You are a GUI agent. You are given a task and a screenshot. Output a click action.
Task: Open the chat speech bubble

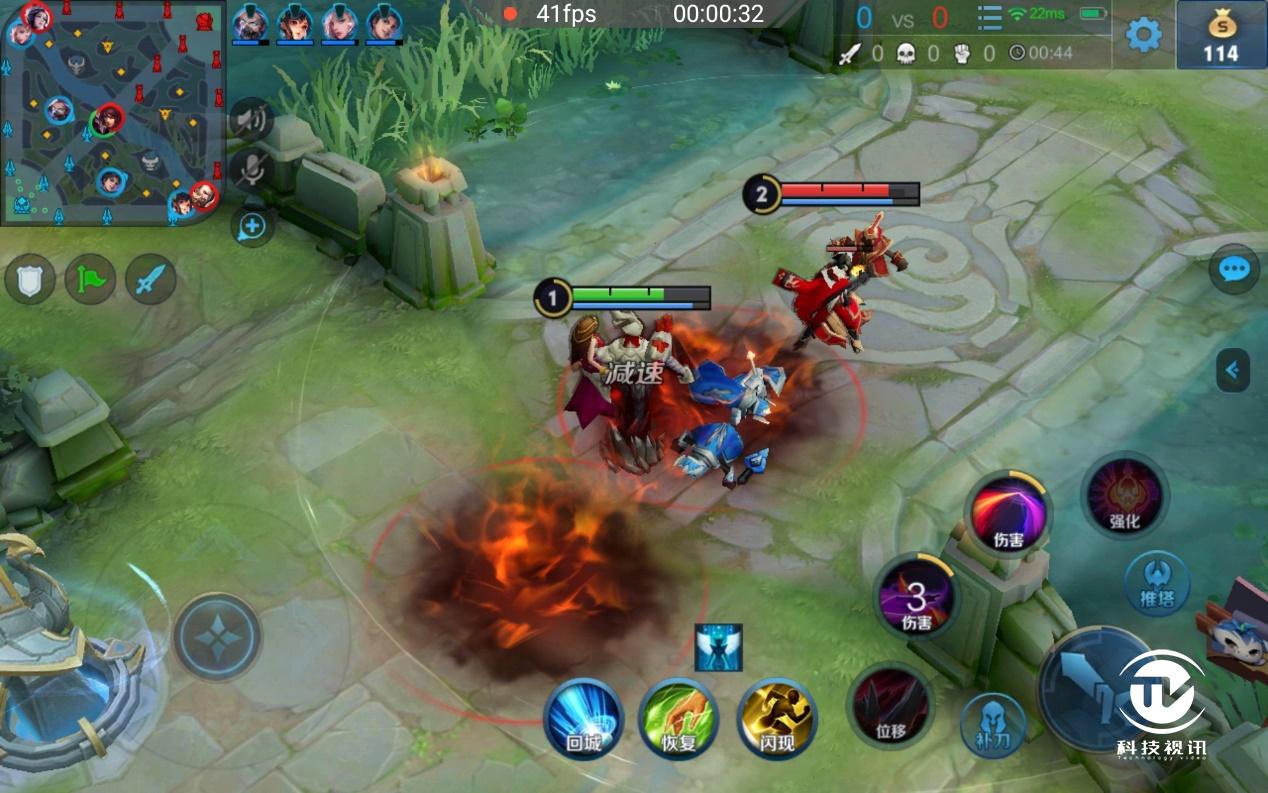1233,269
